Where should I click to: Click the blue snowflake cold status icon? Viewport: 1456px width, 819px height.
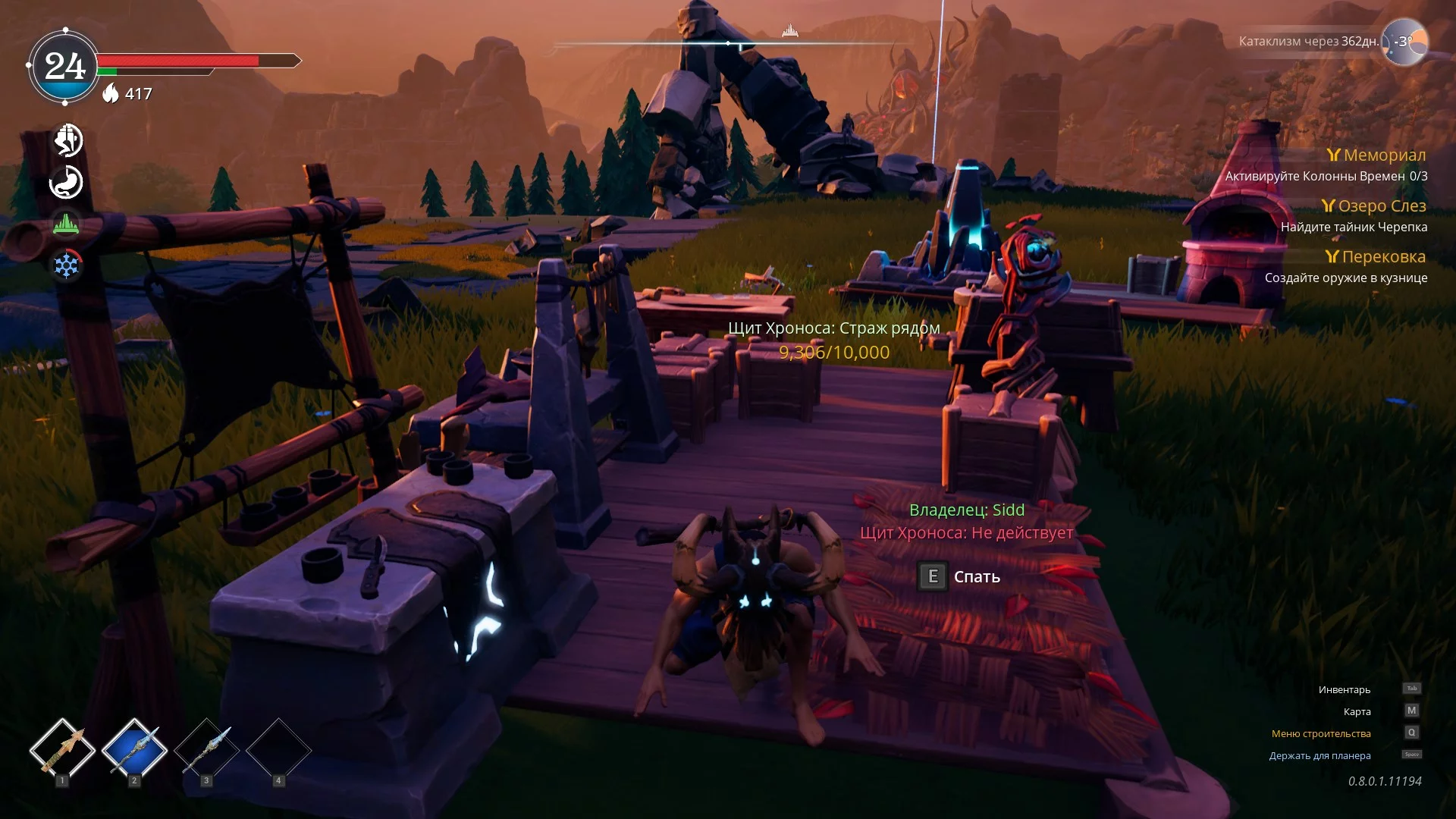click(67, 265)
